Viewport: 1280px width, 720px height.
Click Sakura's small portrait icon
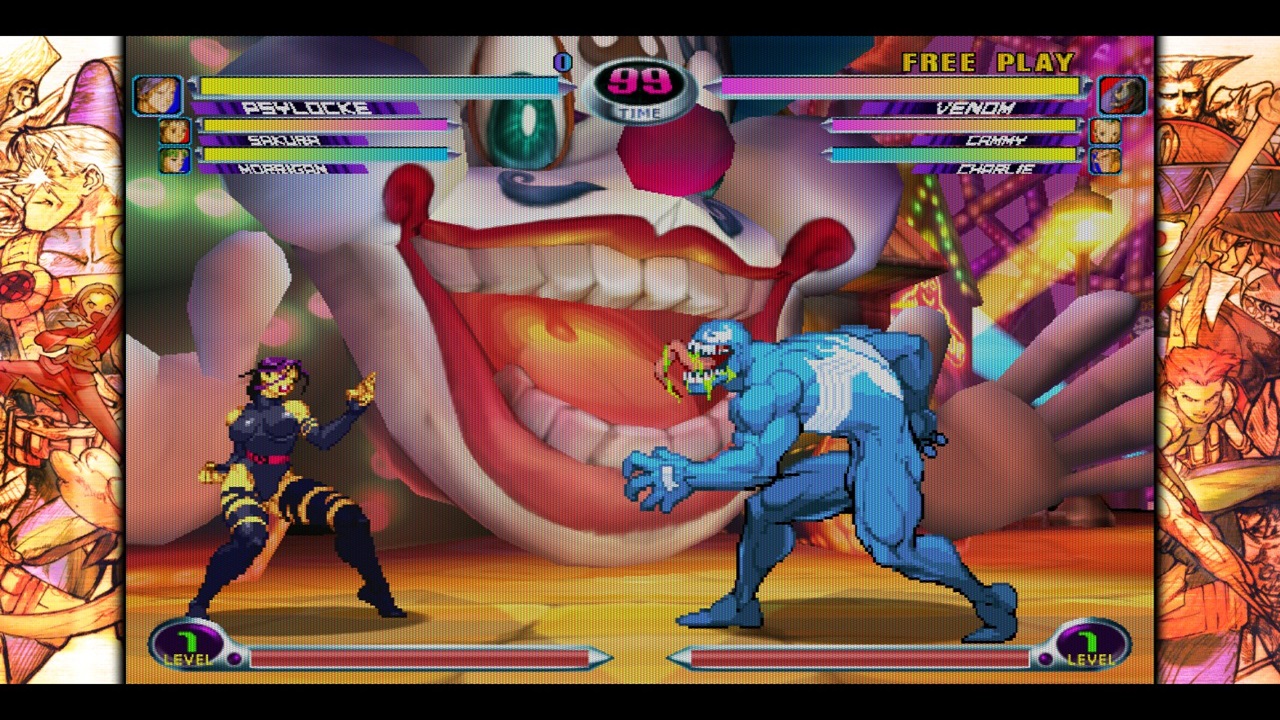pyautogui.click(x=173, y=131)
